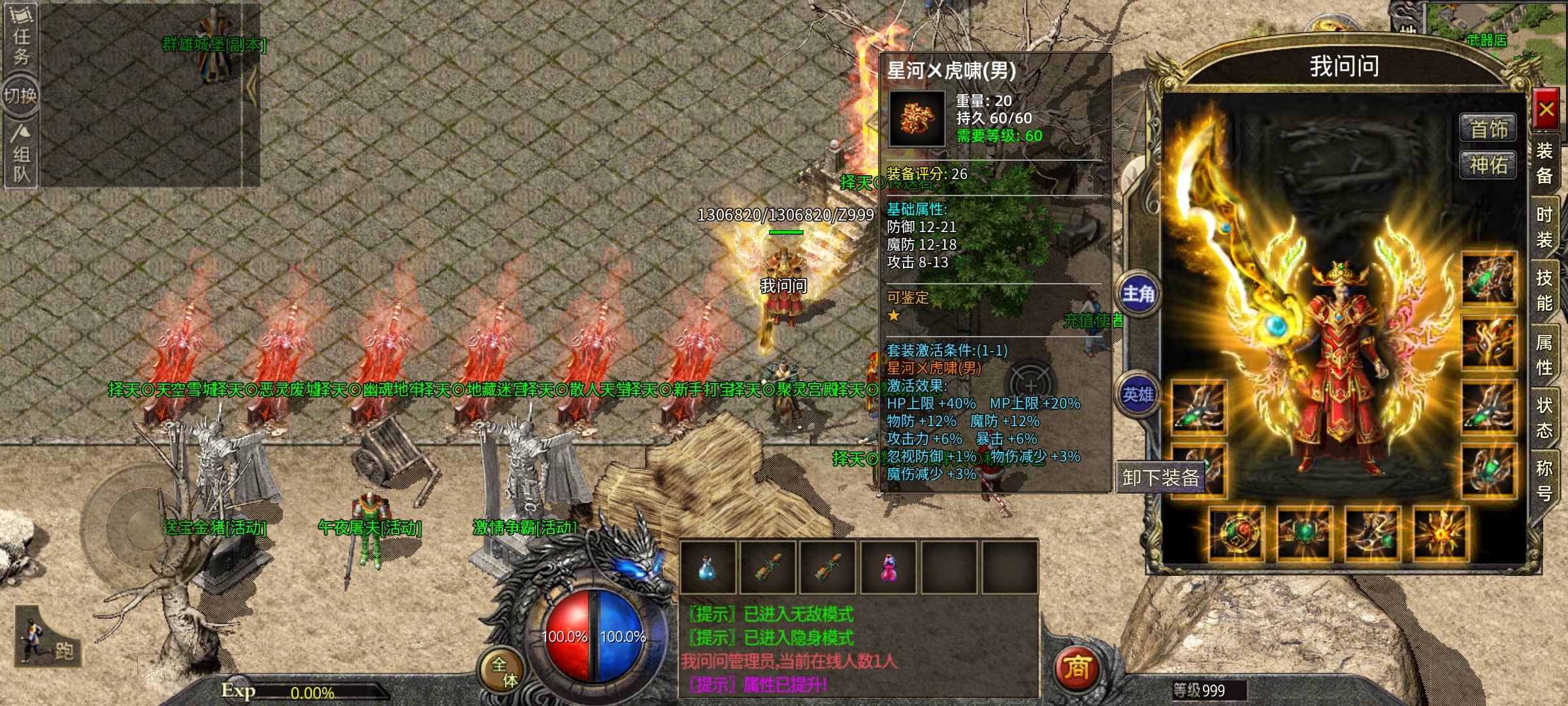Screen dimensions: 1568x706
Task: Switch to the 时装 costume tab
Action: click(x=1544, y=227)
